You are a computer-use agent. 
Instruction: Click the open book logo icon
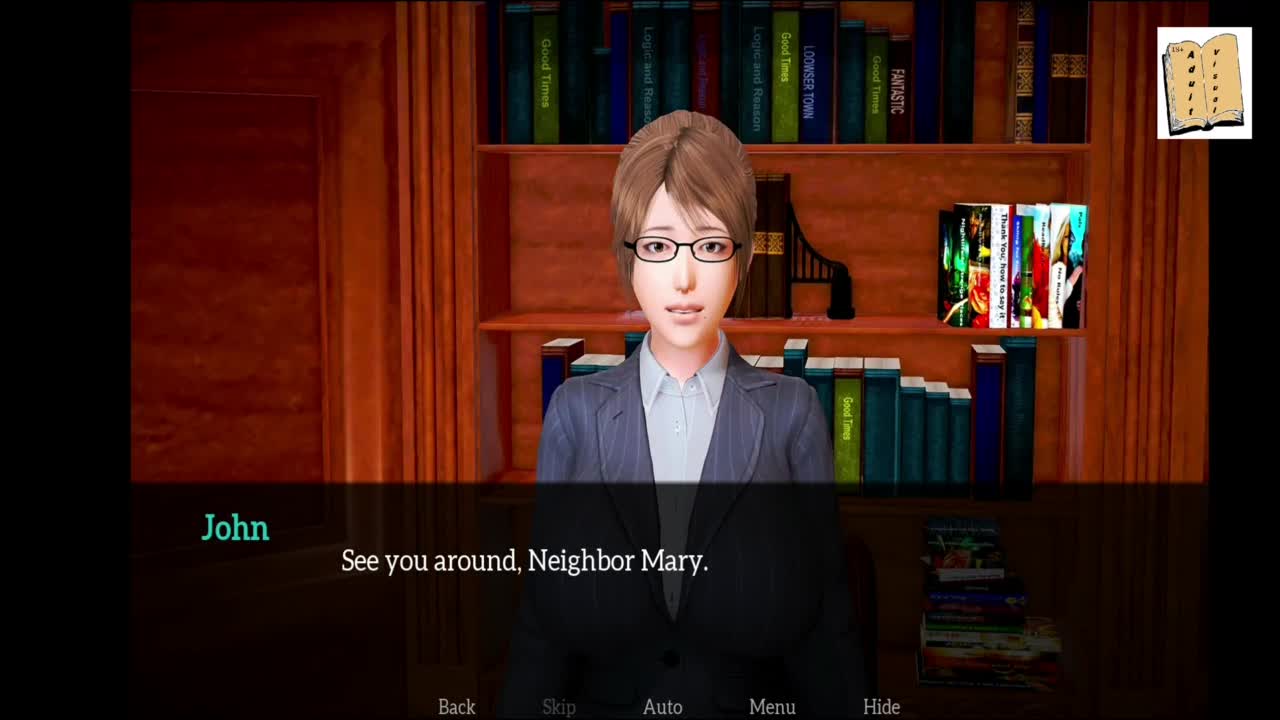tap(1204, 83)
